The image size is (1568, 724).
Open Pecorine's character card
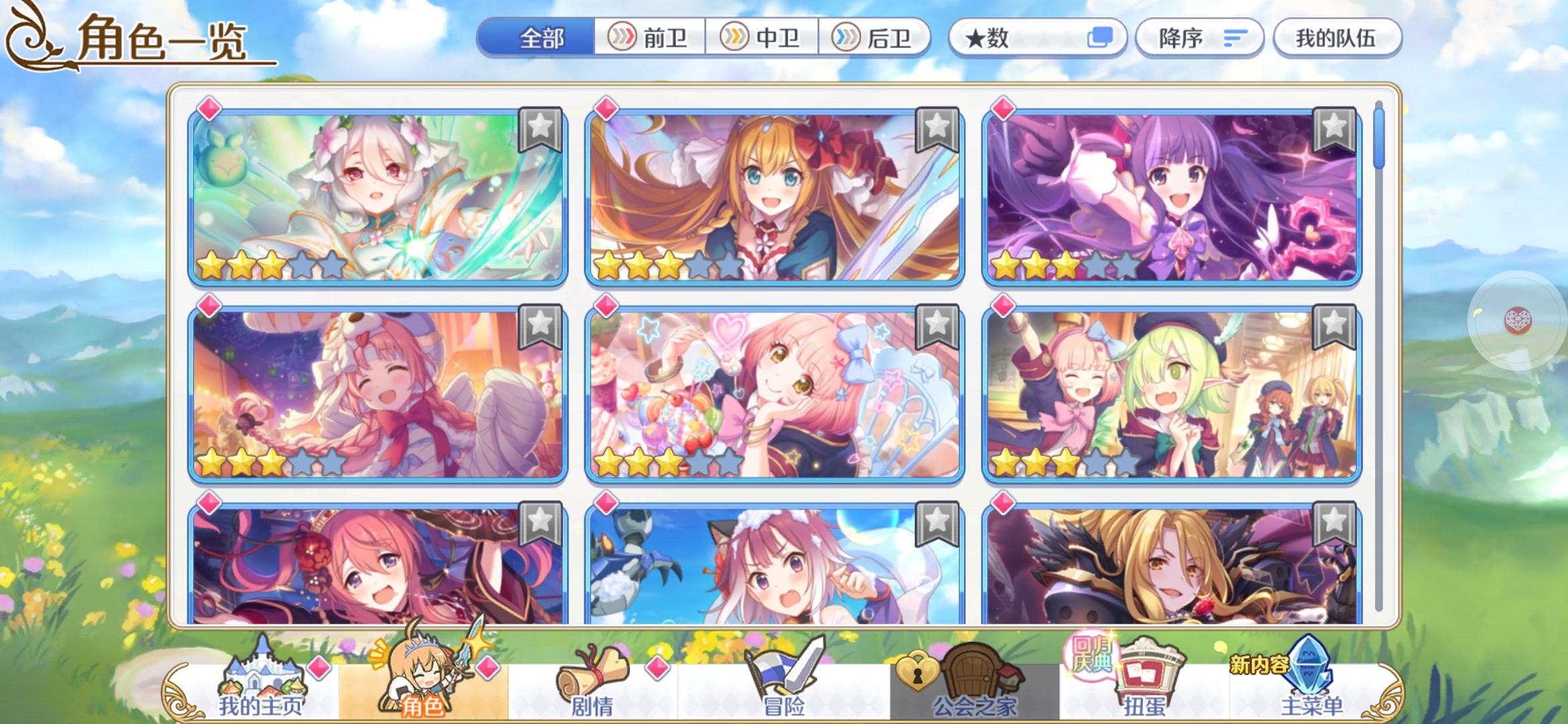tap(777, 194)
